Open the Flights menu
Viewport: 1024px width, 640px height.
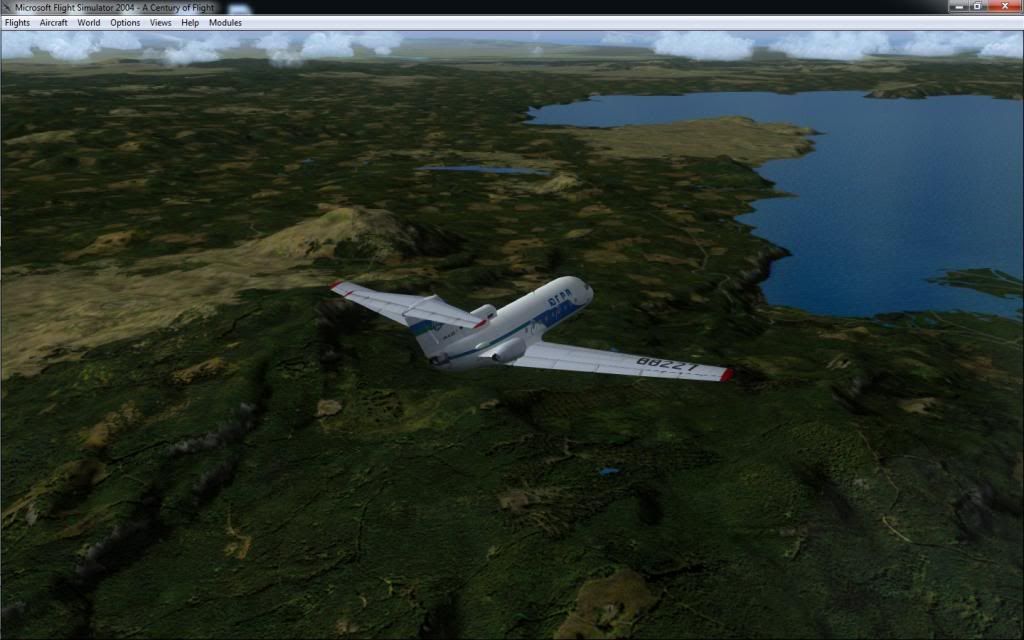tap(17, 22)
